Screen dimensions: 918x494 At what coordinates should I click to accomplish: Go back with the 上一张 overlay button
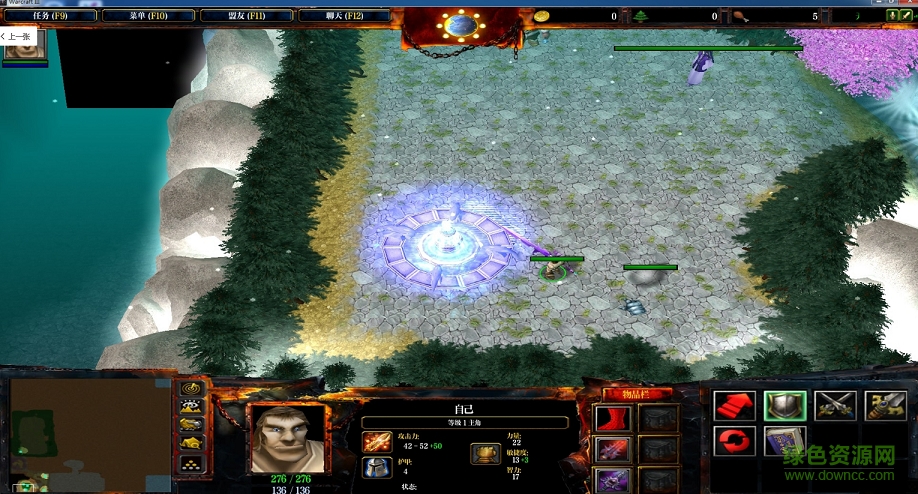tap(20, 36)
